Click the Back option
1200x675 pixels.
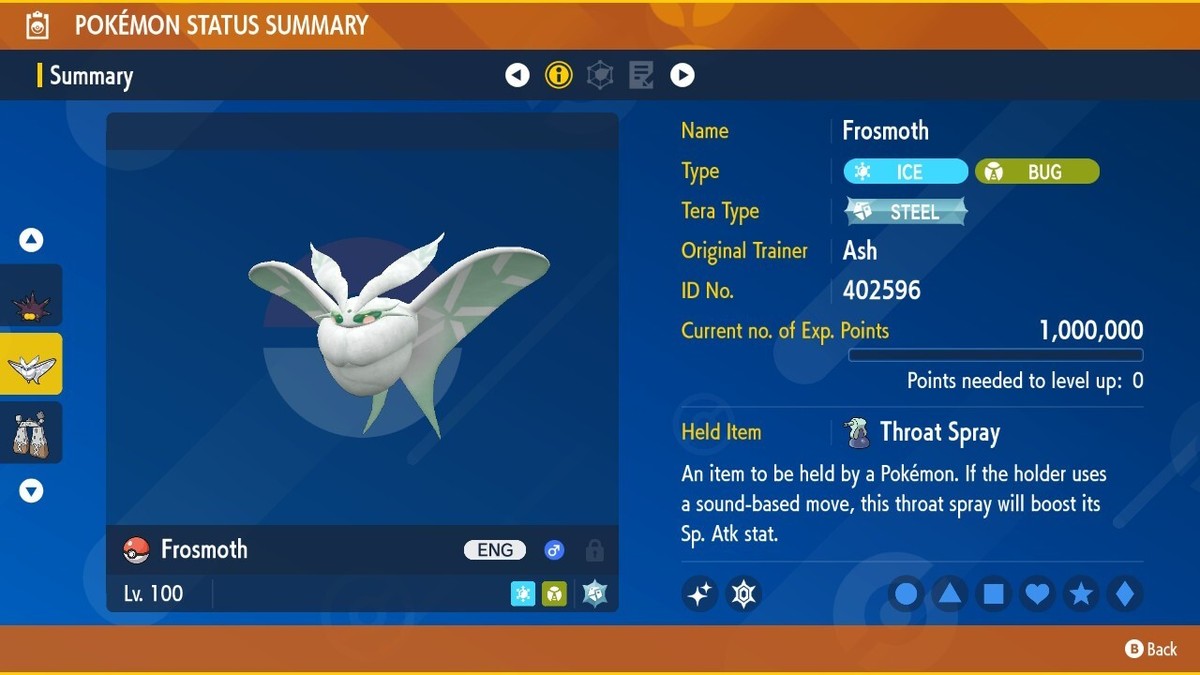point(1151,649)
